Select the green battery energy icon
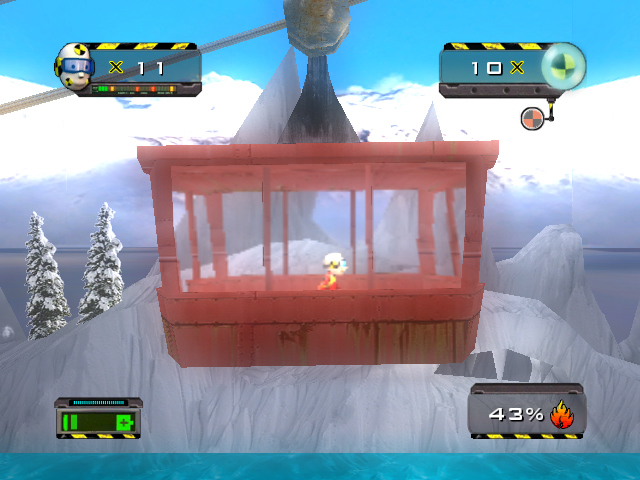Image resolution: width=640 pixels, height=480 pixels. pos(99,423)
